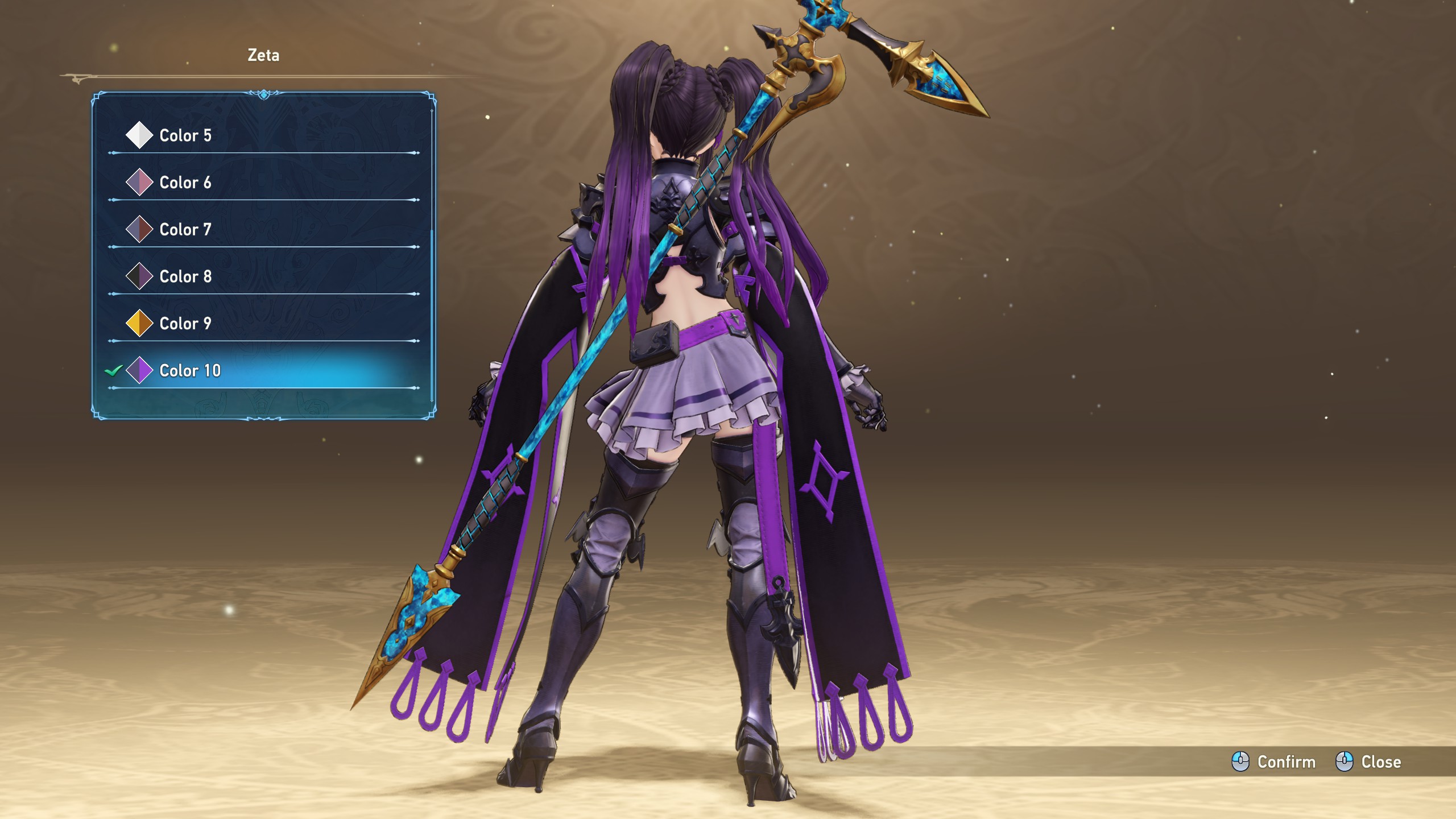Apply the Color 8 dark scheme
The width and height of the screenshot is (1456, 819).
[185, 276]
